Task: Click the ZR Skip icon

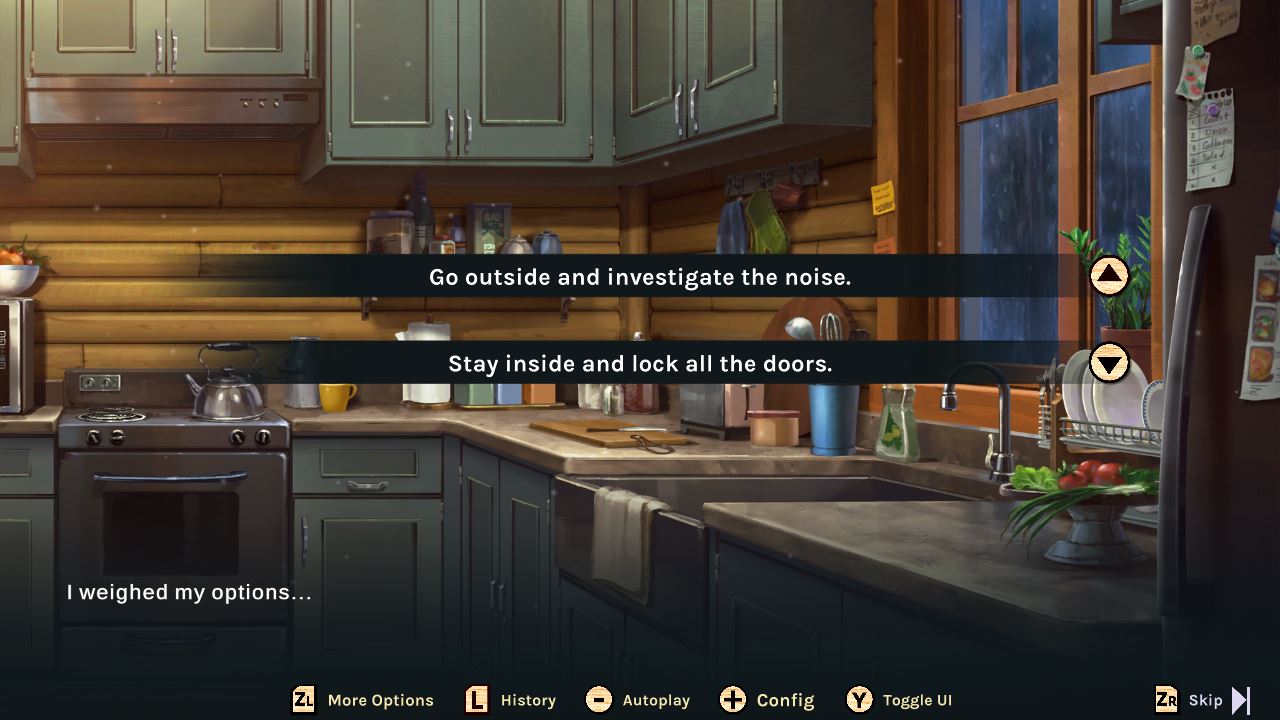Action: (x=1167, y=700)
